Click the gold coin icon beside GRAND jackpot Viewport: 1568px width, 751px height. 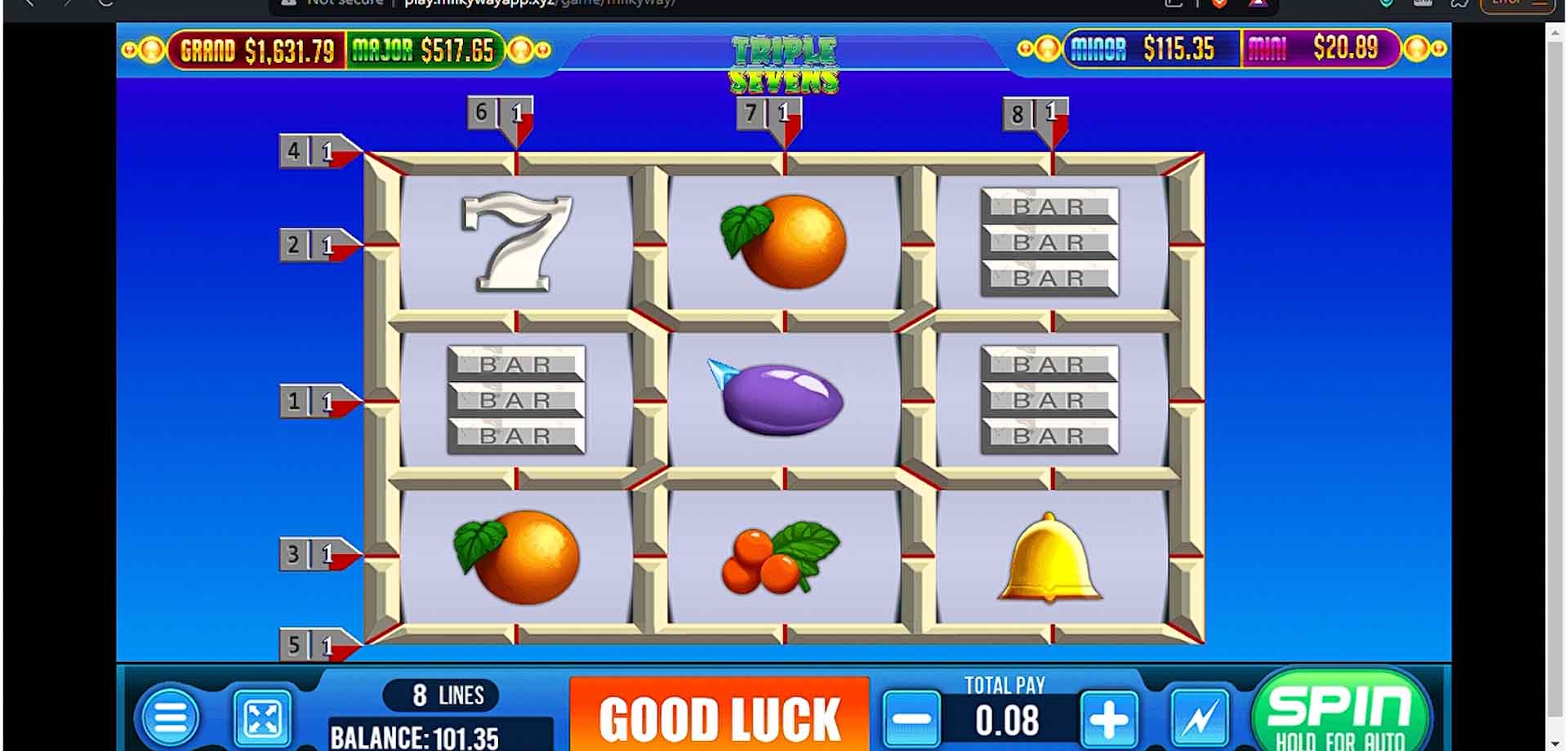point(151,50)
